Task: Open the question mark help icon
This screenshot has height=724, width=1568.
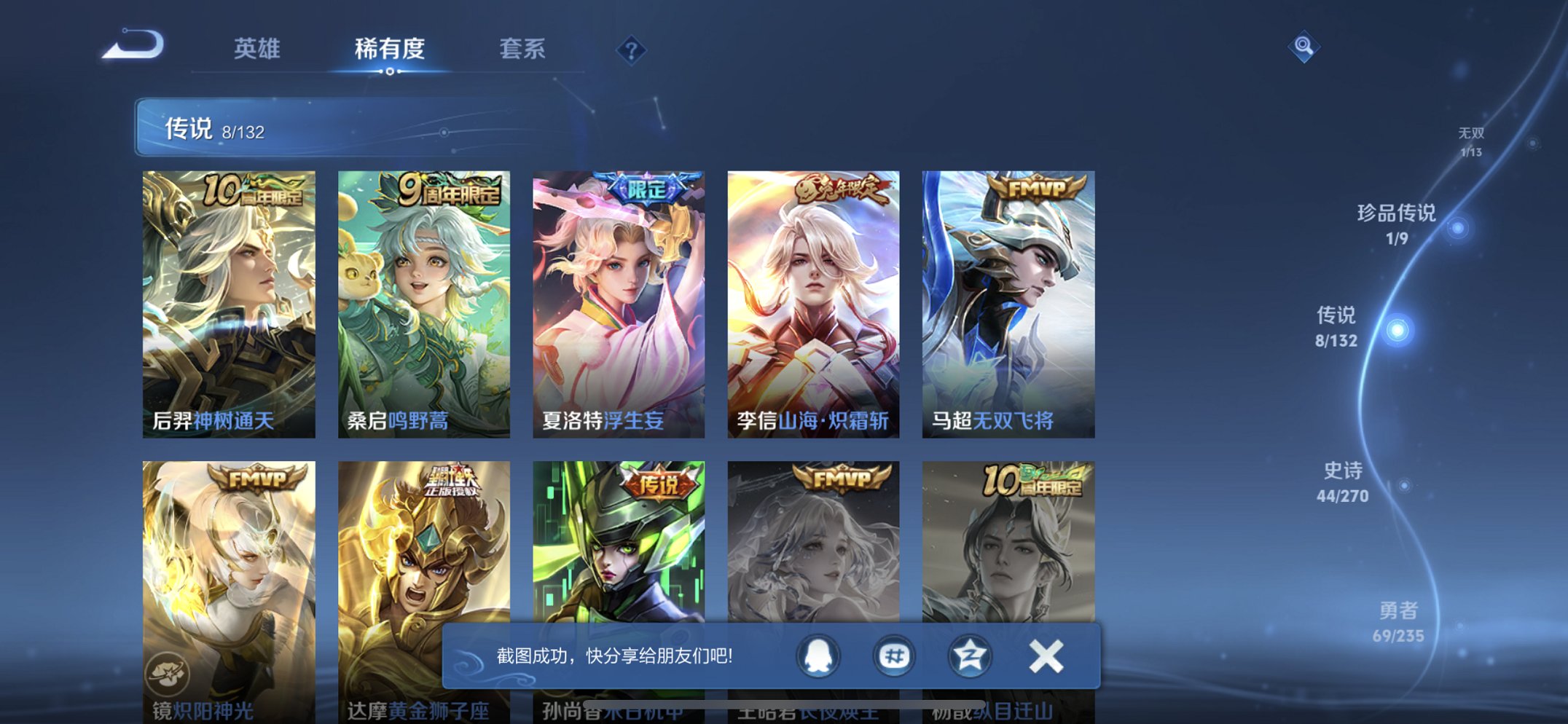Action: tap(631, 48)
